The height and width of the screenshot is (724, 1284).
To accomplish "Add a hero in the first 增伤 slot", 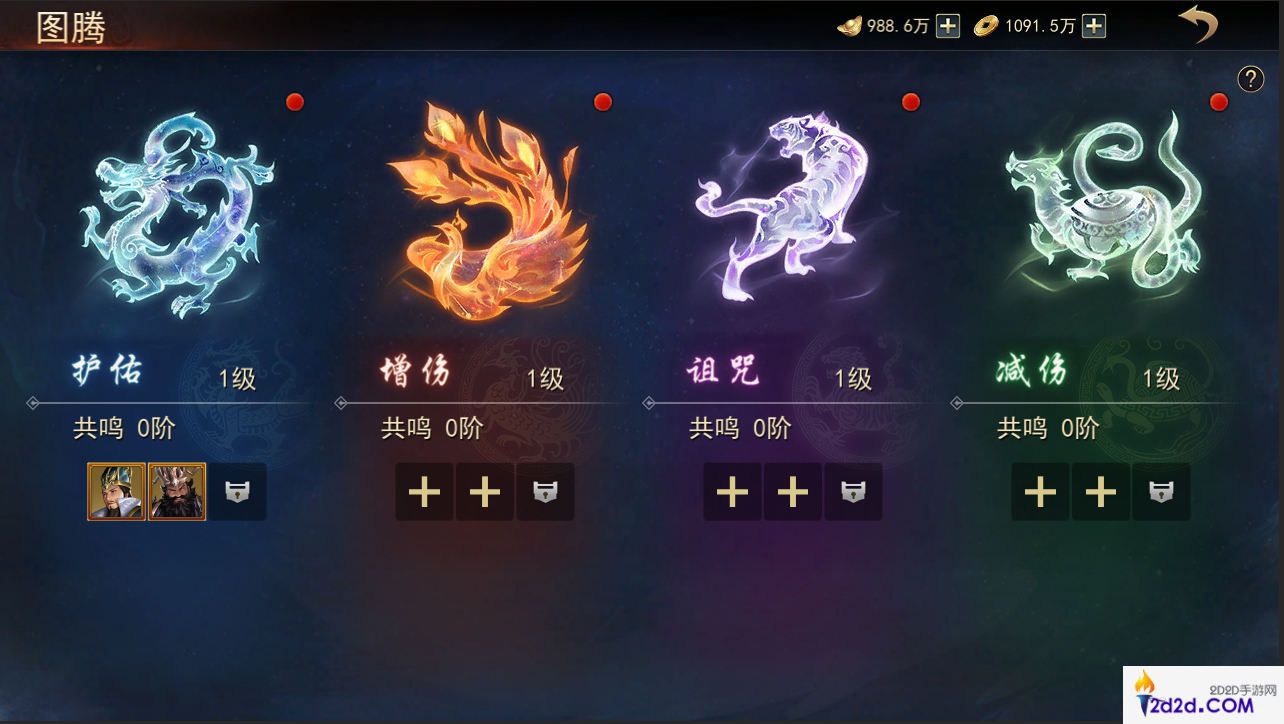I will 424,492.
